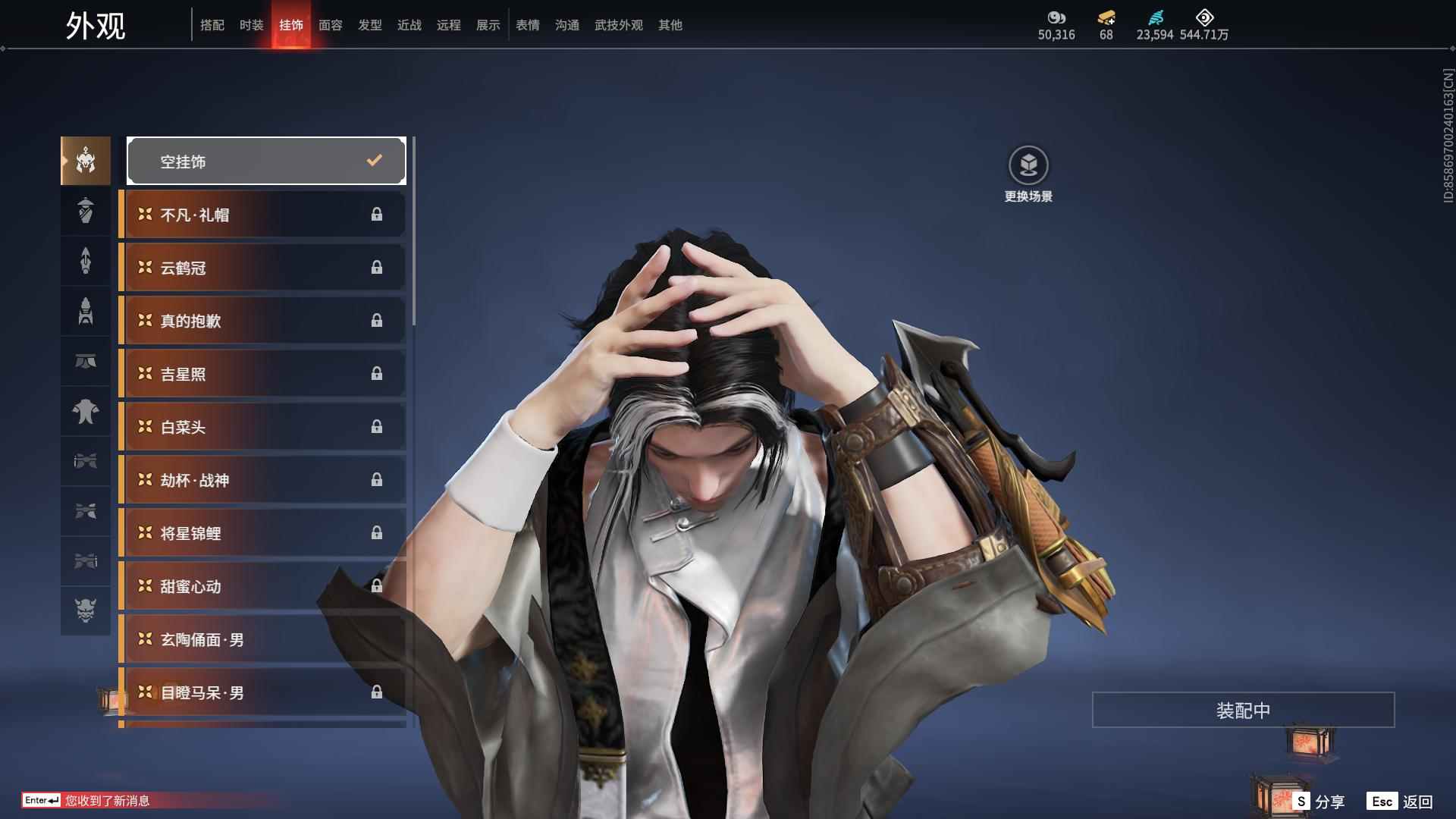This screenshot has width=1456, height=819.
Task: Click the 返回 back button near Esc
Action: (1423, 800)
